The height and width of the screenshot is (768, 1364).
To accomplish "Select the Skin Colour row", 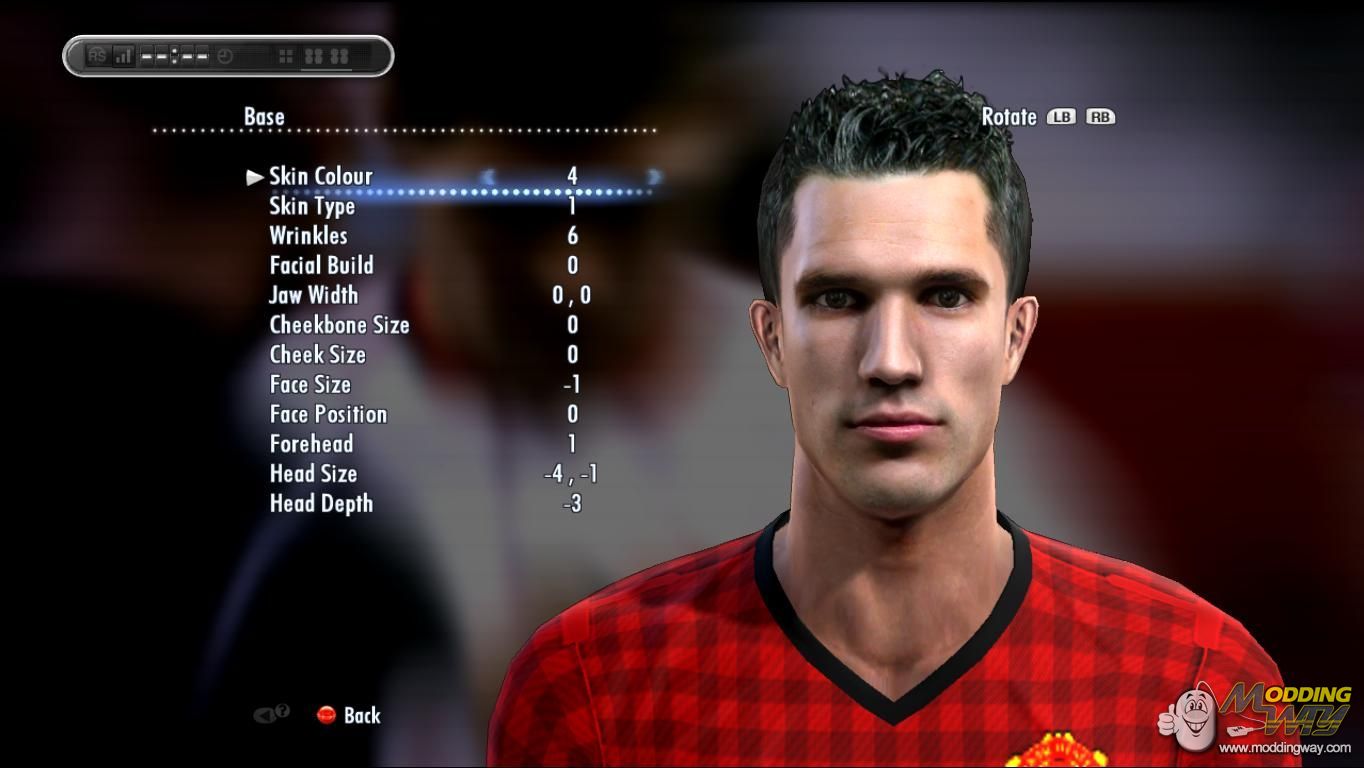I will 320,177.
